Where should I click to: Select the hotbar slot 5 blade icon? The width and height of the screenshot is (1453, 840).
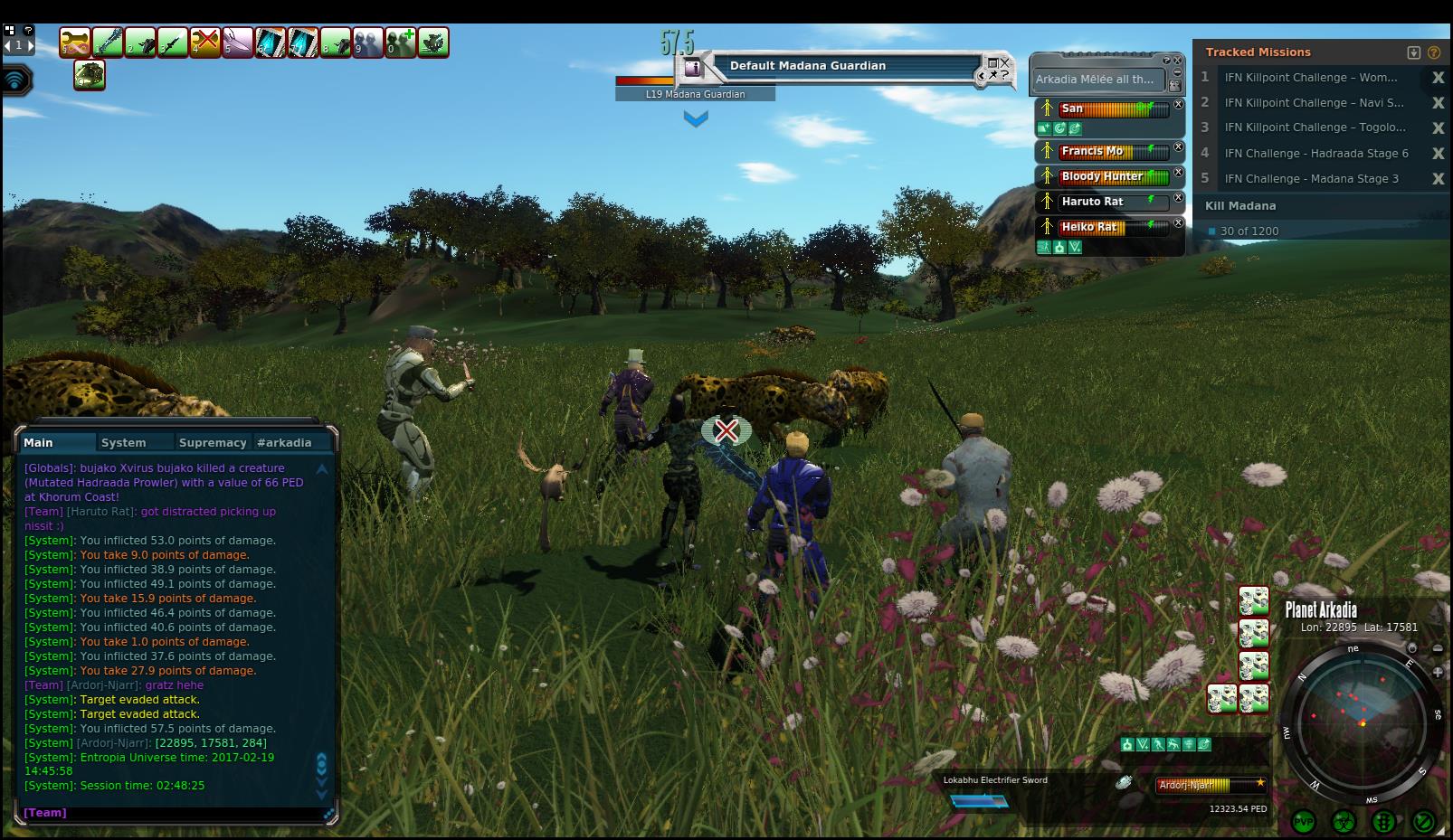pyautogui.click(x=238, y=42)
